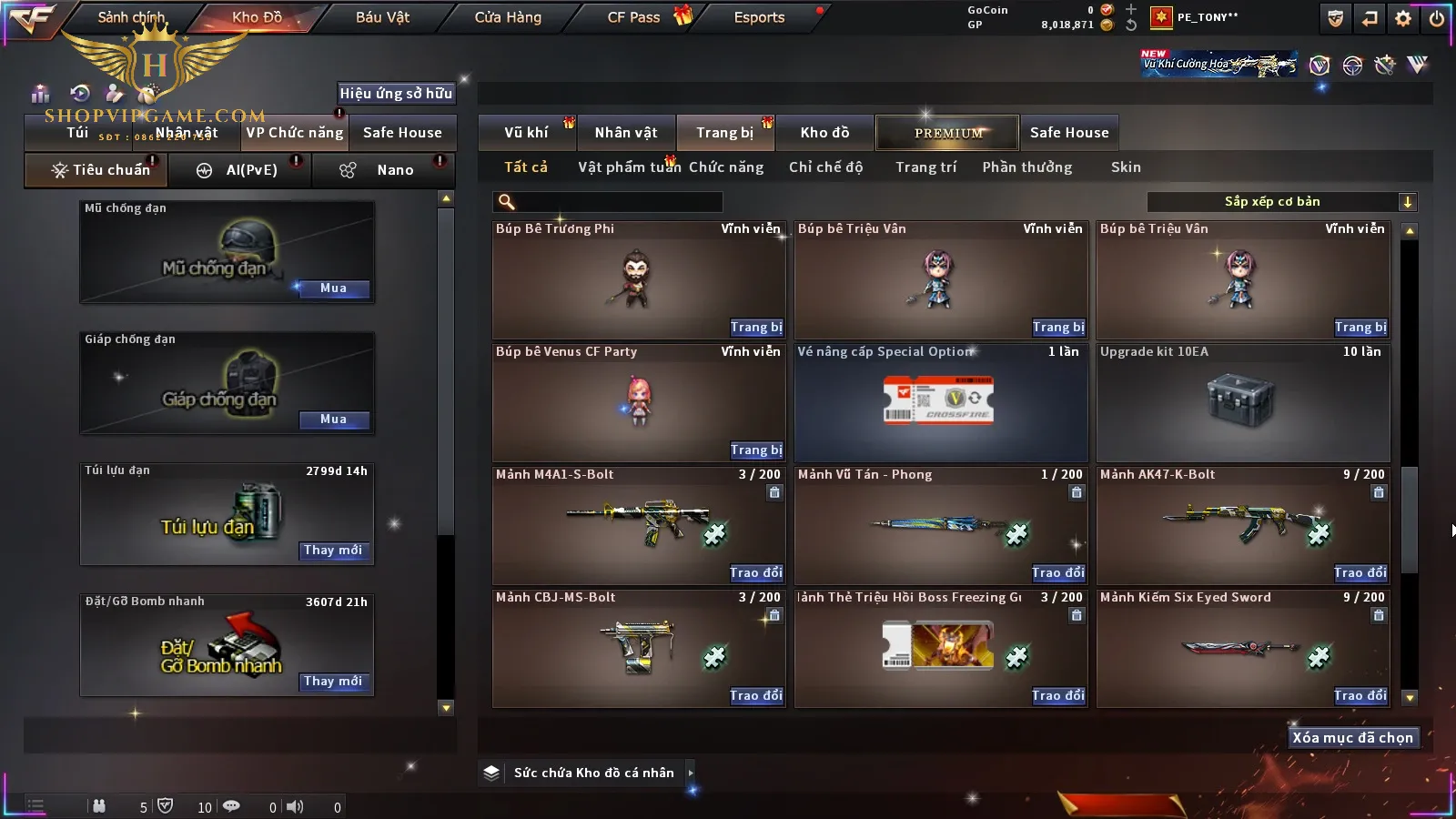Switch to the Kho đồ tab
The image size is (1456, 819).
pos(824,133)
